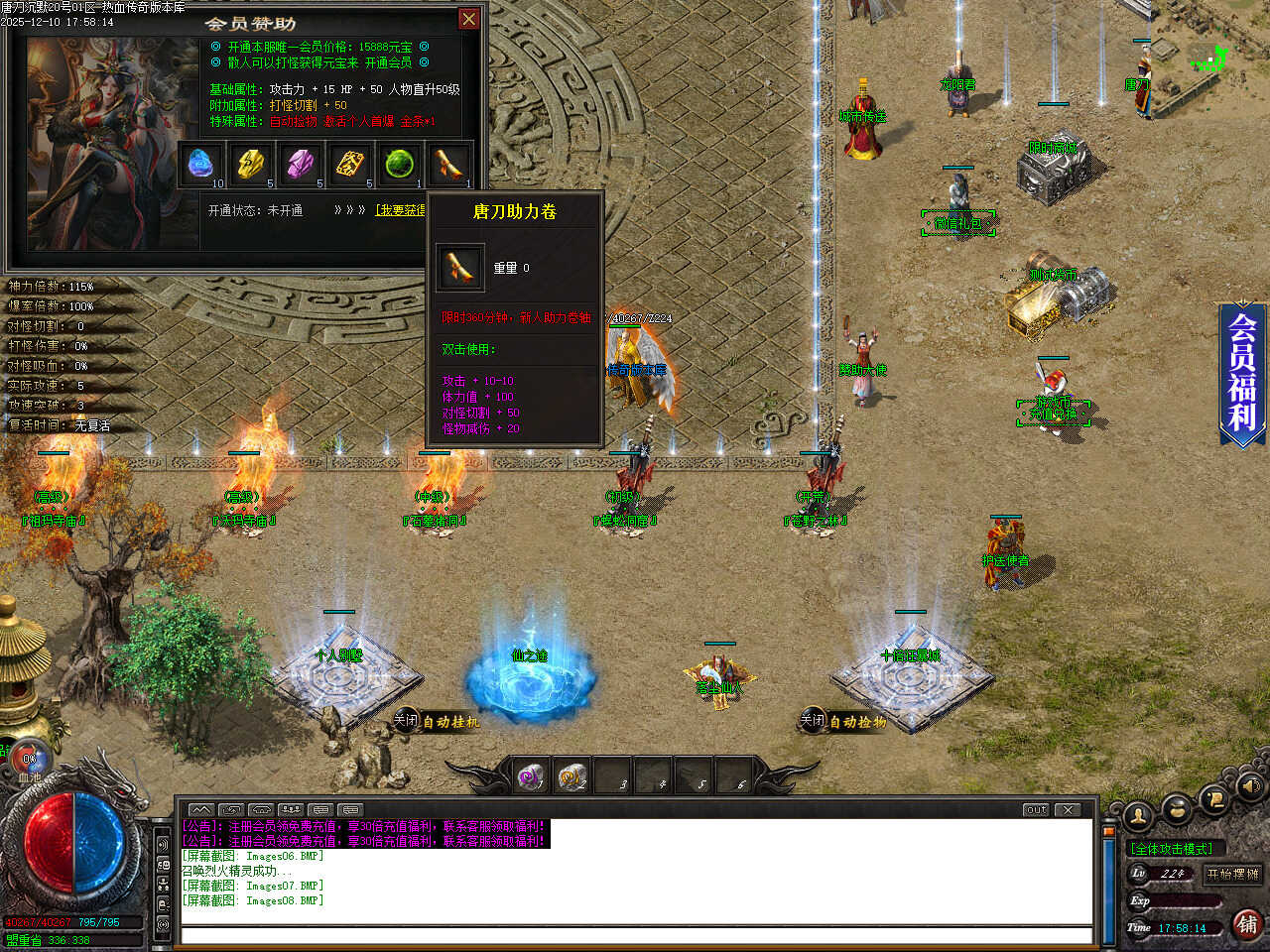The width and height of the screenshot is (1270, 952).
Task: Select the green orb reward slot
Action: point(400,165)
